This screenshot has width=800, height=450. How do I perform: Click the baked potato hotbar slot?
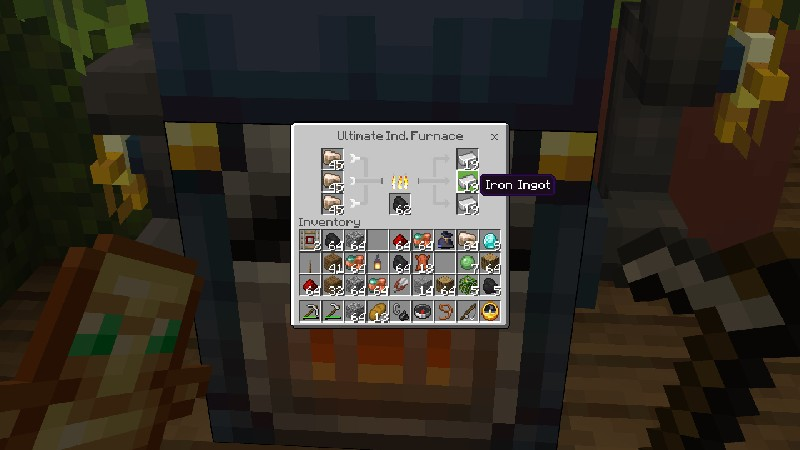click(378, 311)
